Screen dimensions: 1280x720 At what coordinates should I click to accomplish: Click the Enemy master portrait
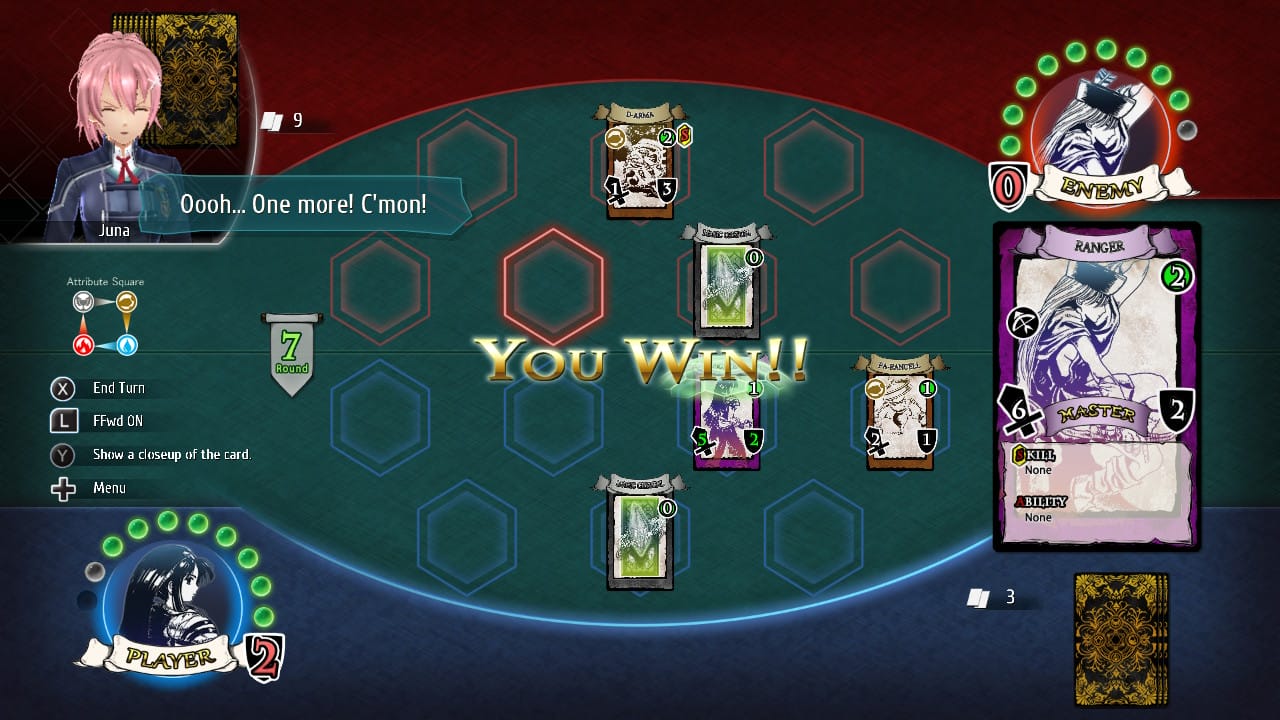(1099, 135)
